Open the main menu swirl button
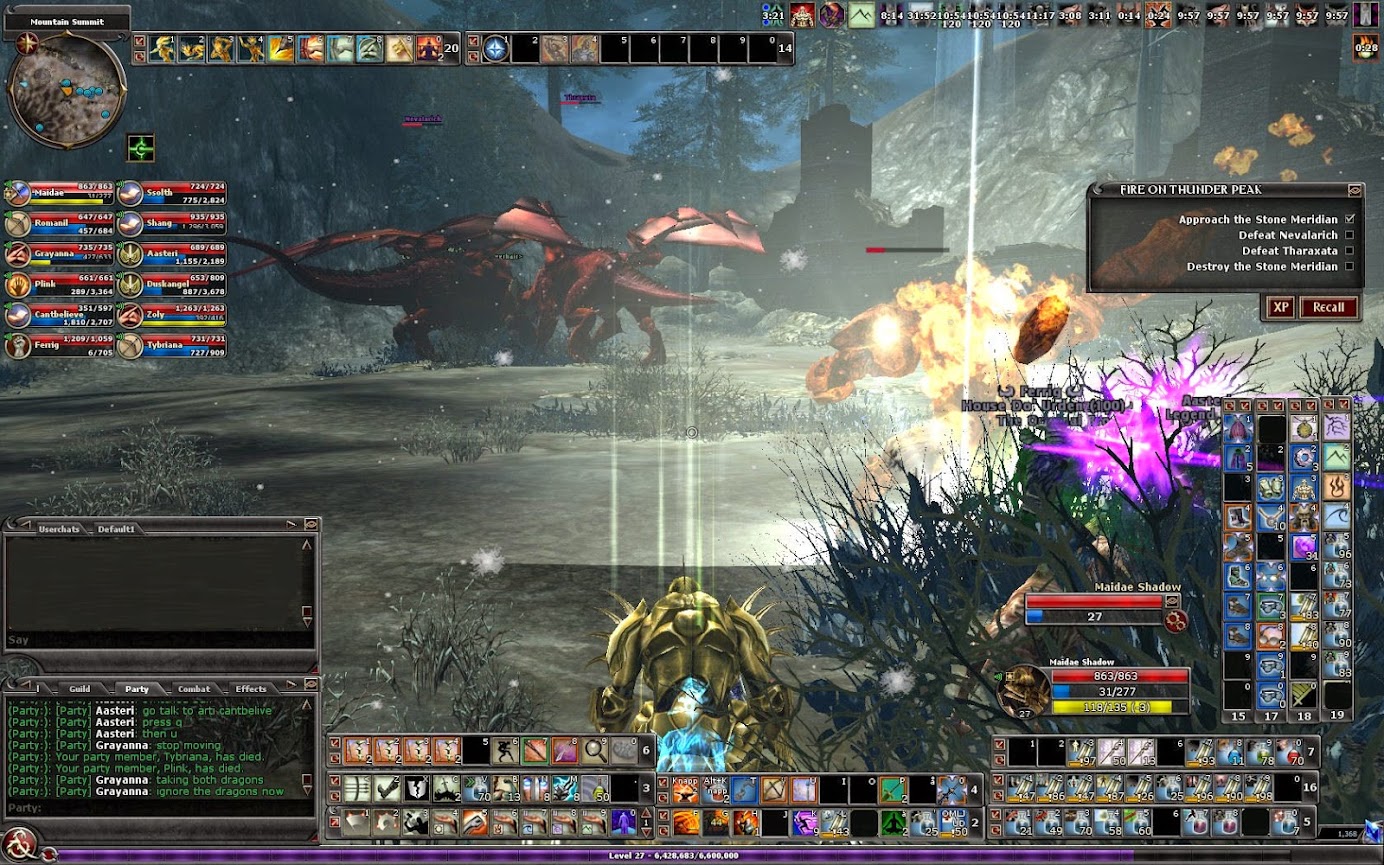 point(20,841)
